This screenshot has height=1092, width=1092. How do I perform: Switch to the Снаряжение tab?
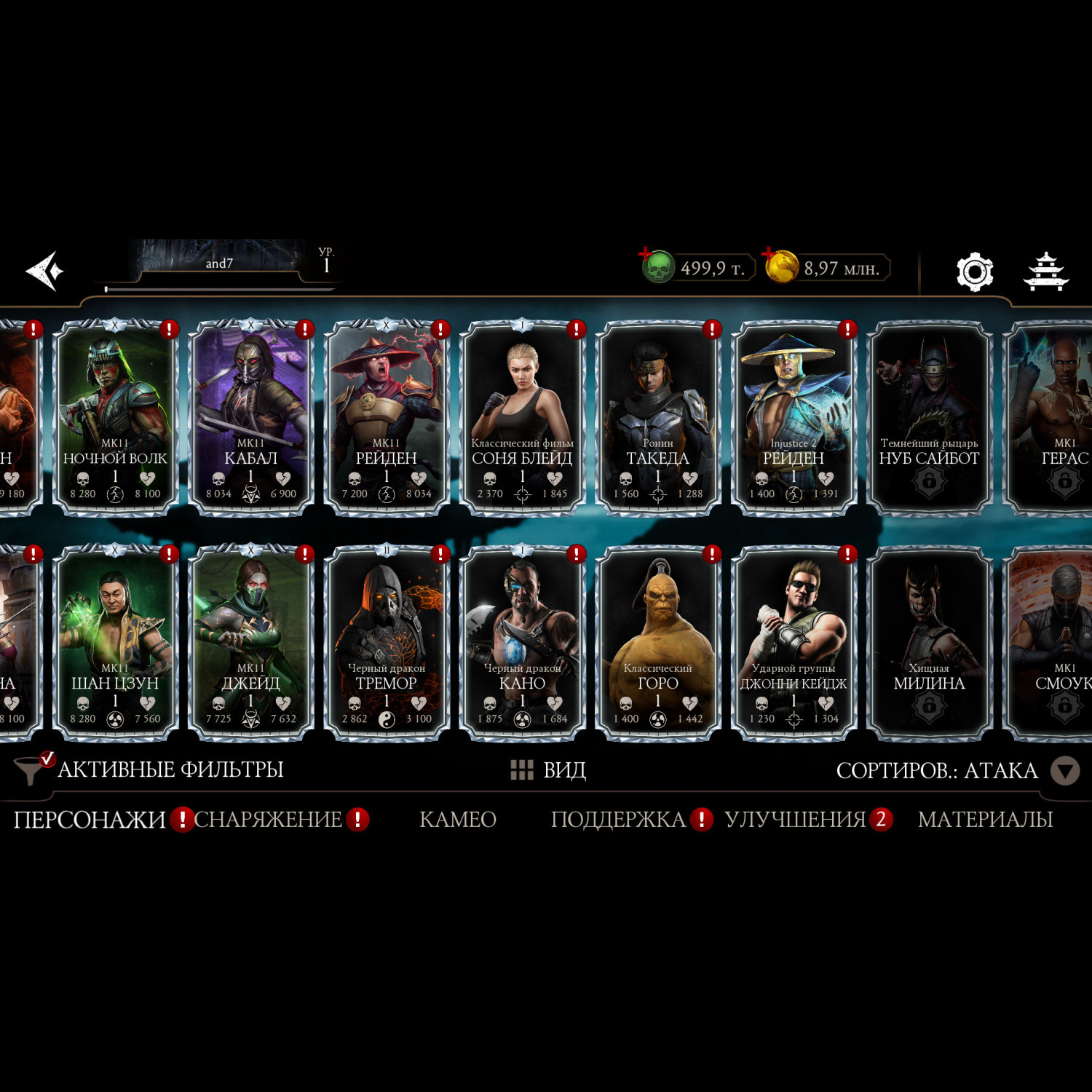(x=268, y=820)
